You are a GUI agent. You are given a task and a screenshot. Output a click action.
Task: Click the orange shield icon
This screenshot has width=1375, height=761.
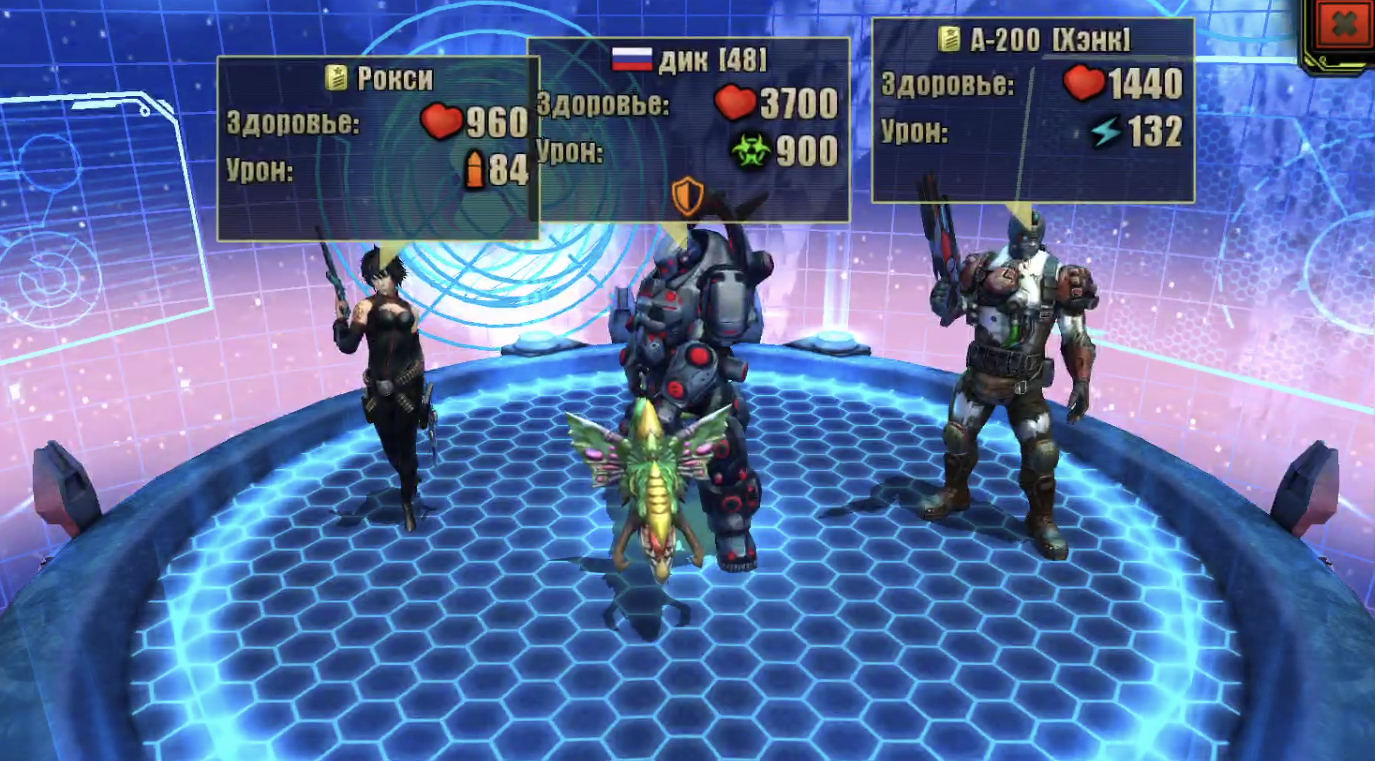(688, 196)
